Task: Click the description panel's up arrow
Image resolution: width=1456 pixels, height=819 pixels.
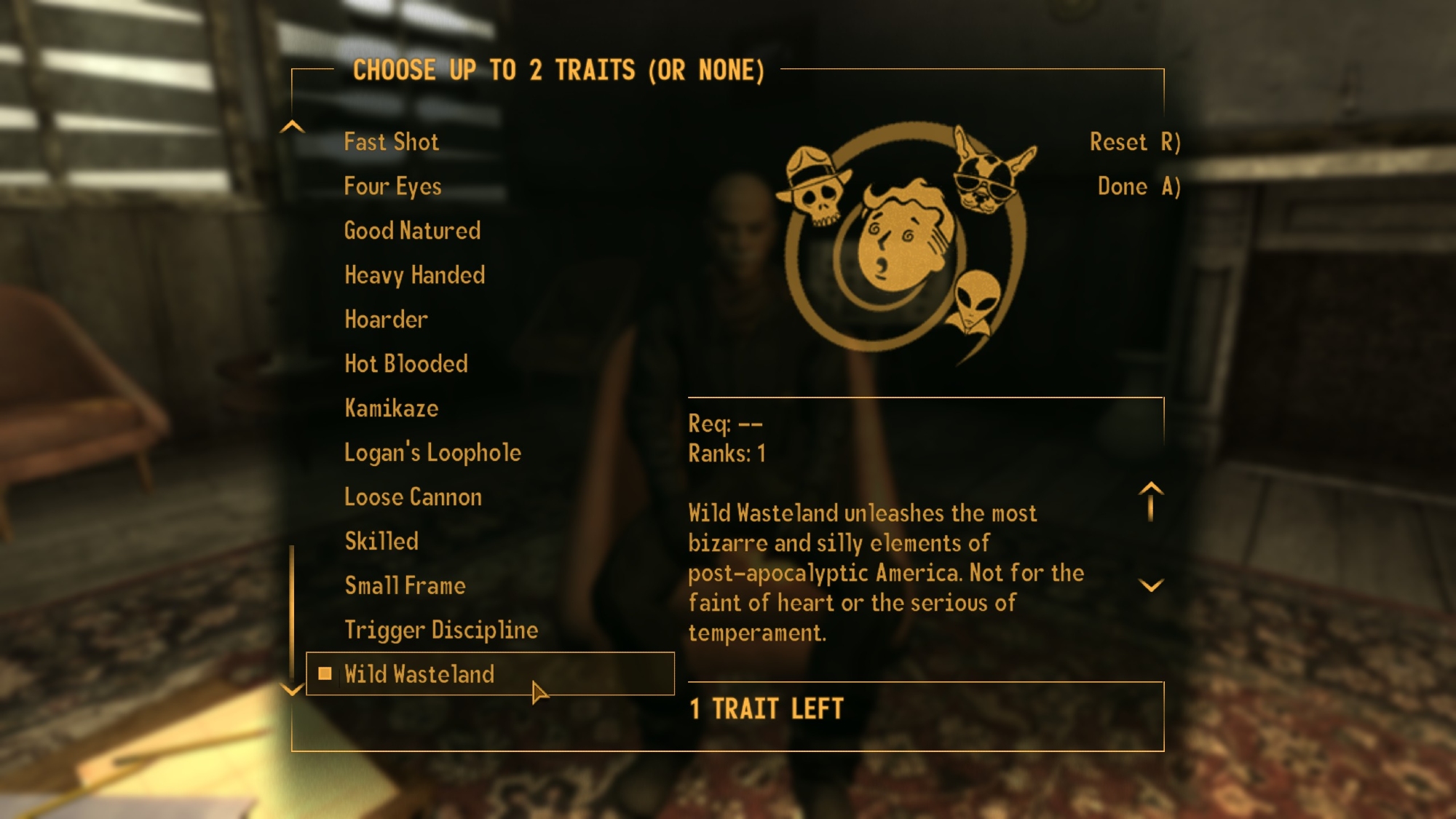Action: 1150,499
